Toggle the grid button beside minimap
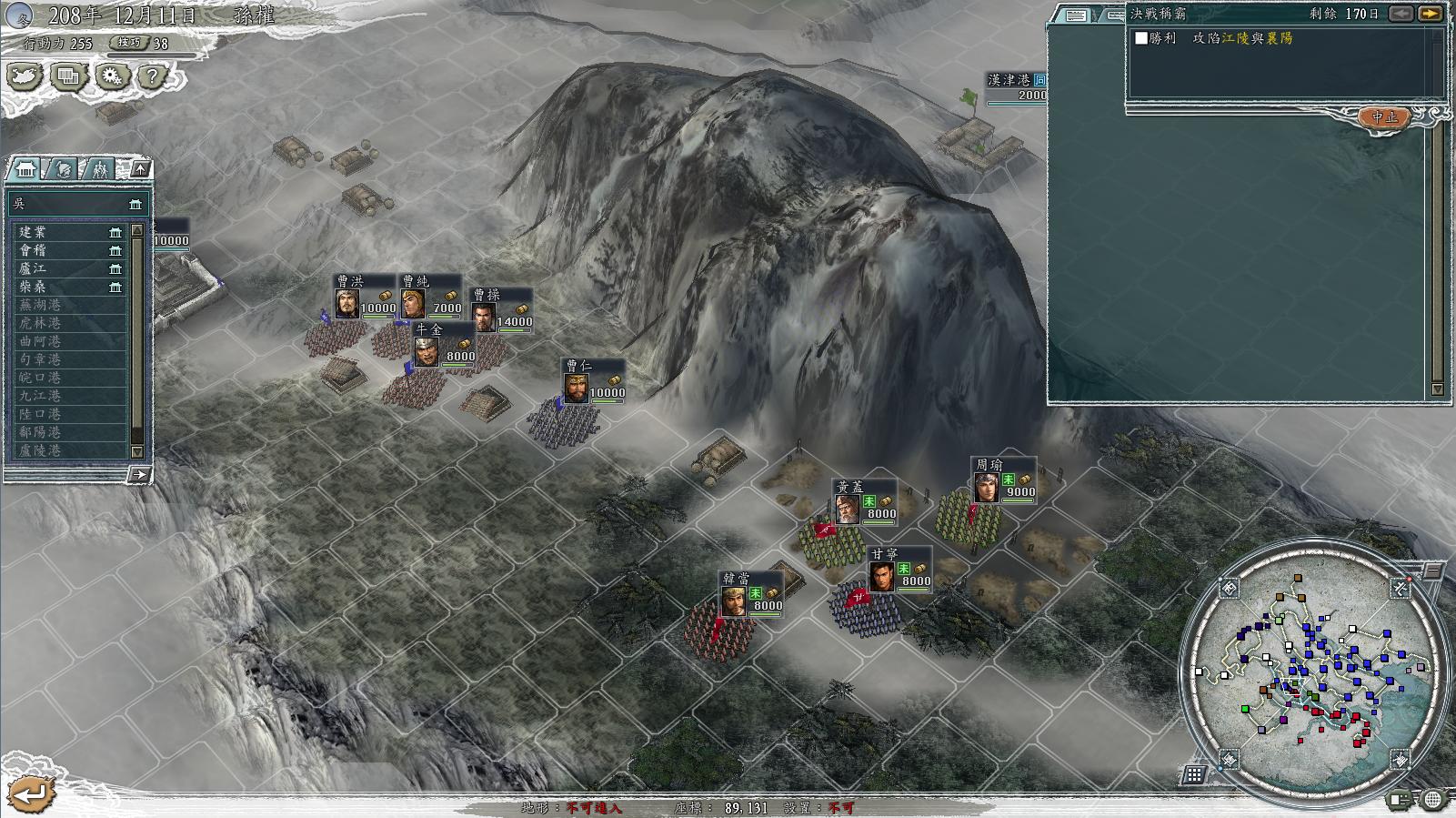 [x=1194, y=774]
